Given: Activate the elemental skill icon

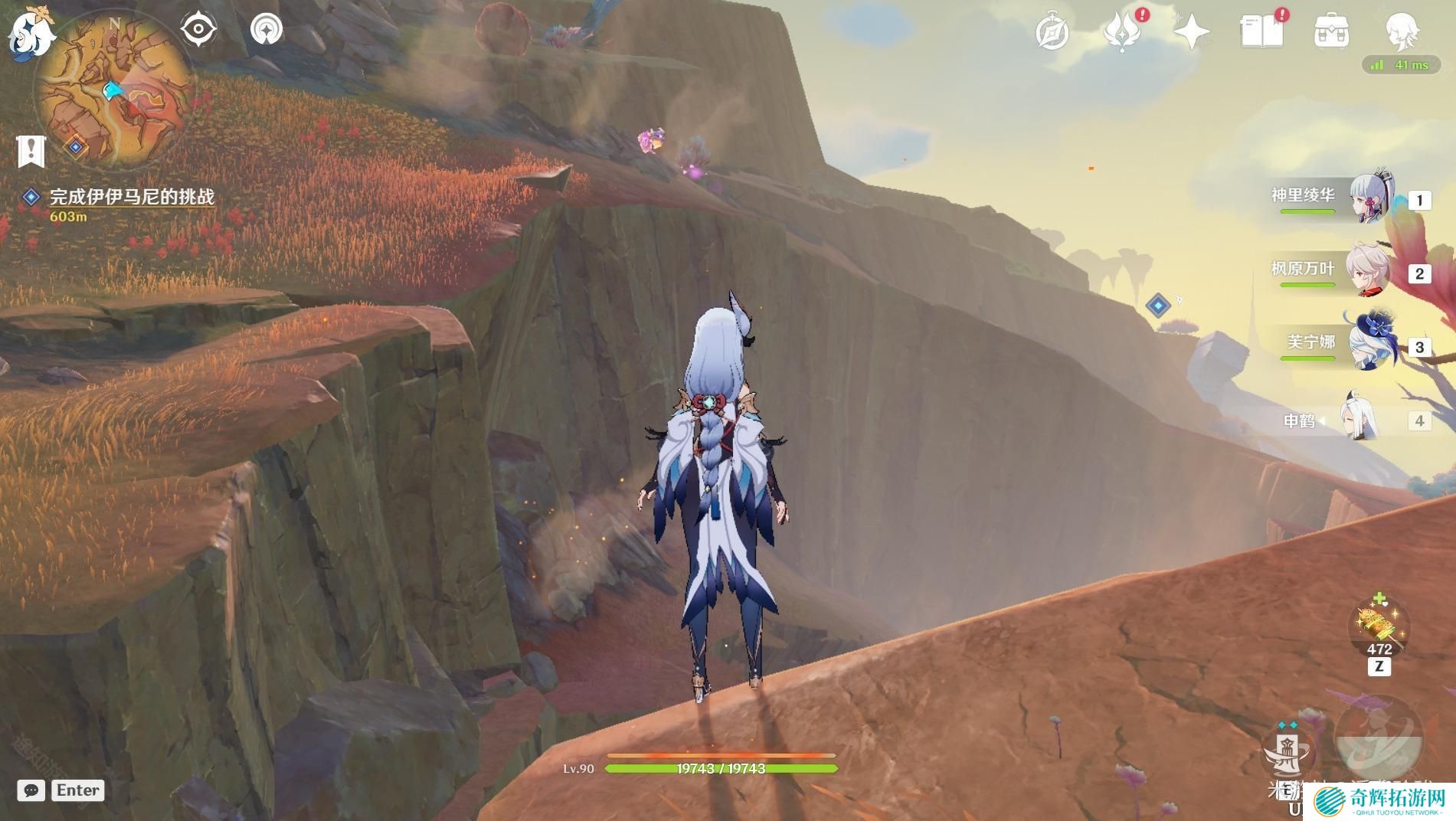Looking at the screenshot, I should click(x=1287, y=753).
